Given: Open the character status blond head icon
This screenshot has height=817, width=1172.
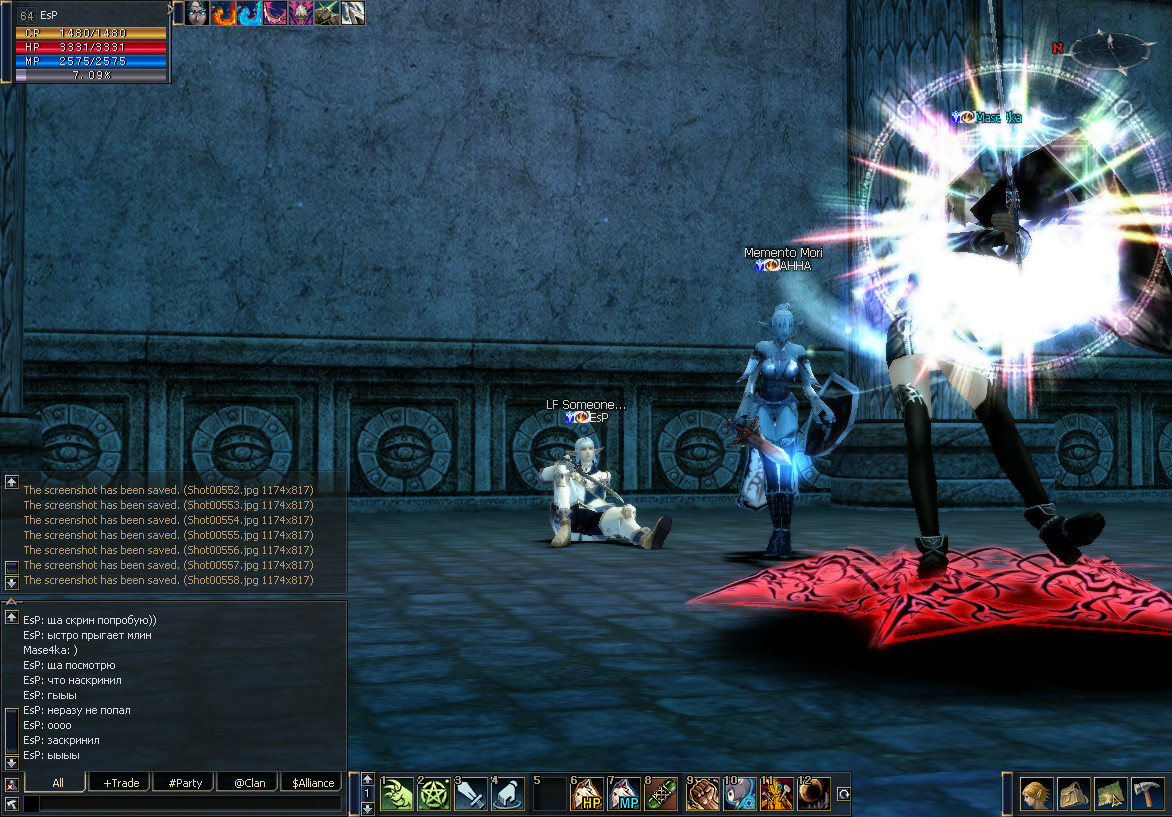Looking at the screenshot, I should click(x=1037, y=794).
